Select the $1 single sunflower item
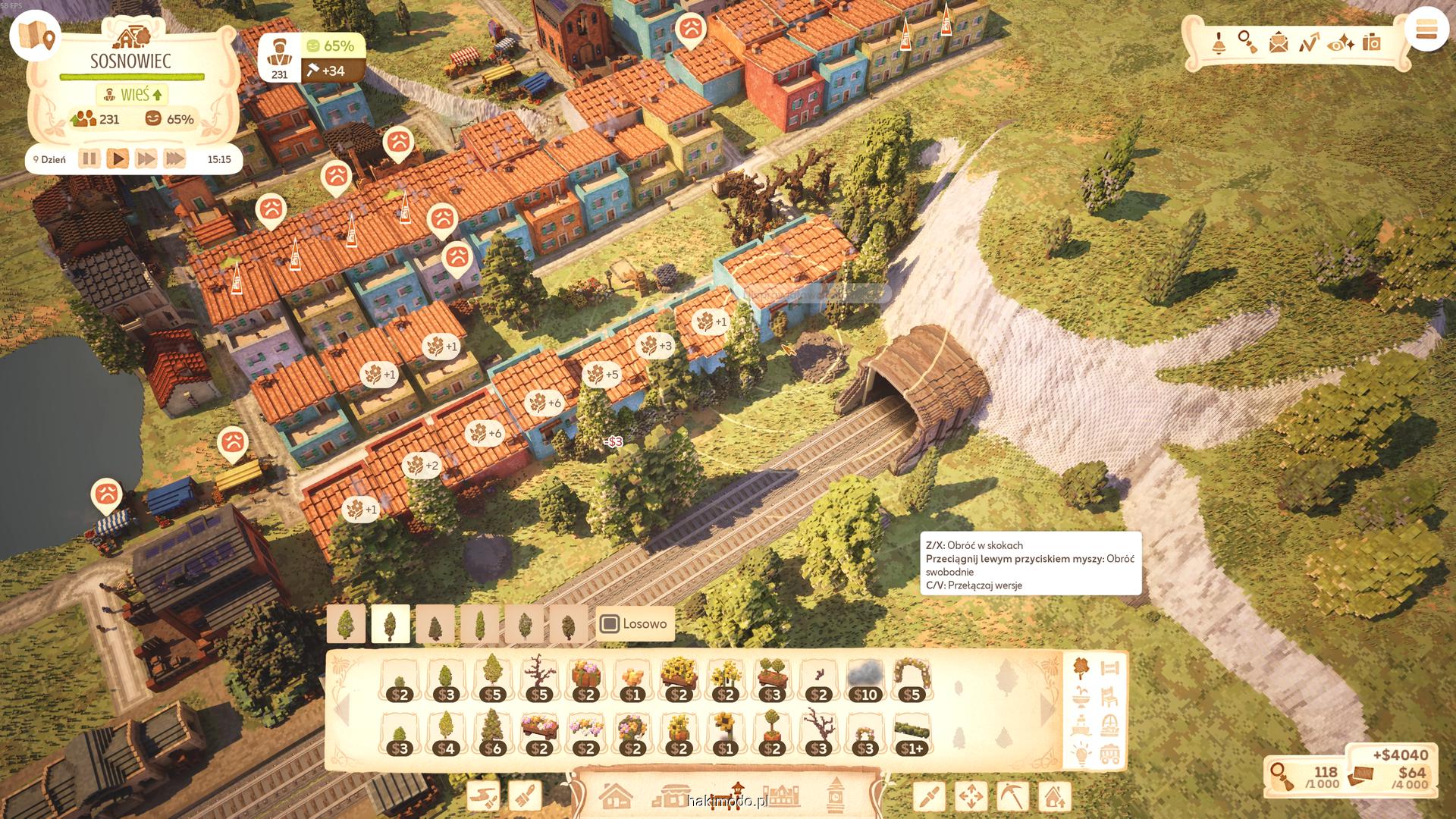The height and width of the screenshot is (819, 1456). tap(725, 734)
